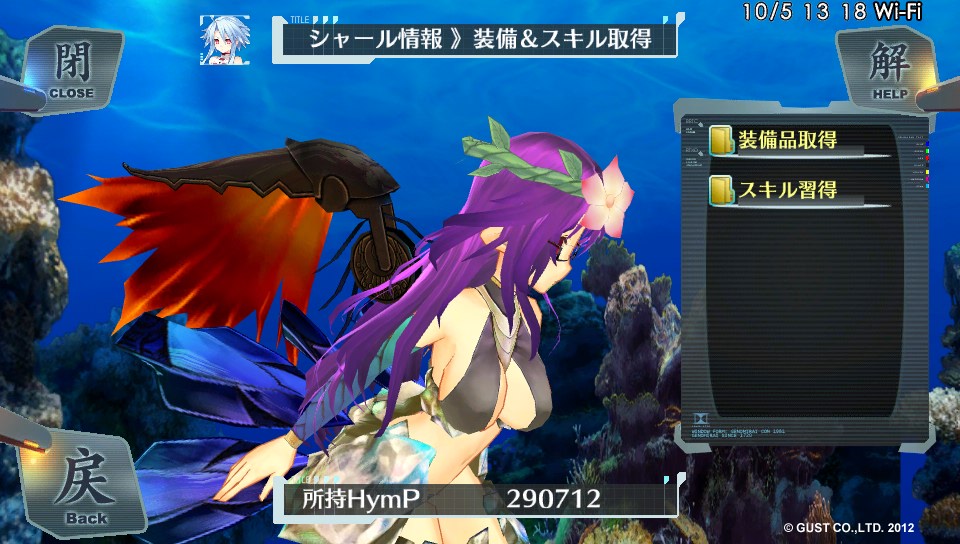This screenshot has width=960, height=544.
Task: Open the Help panel
Action: point(889,69)
